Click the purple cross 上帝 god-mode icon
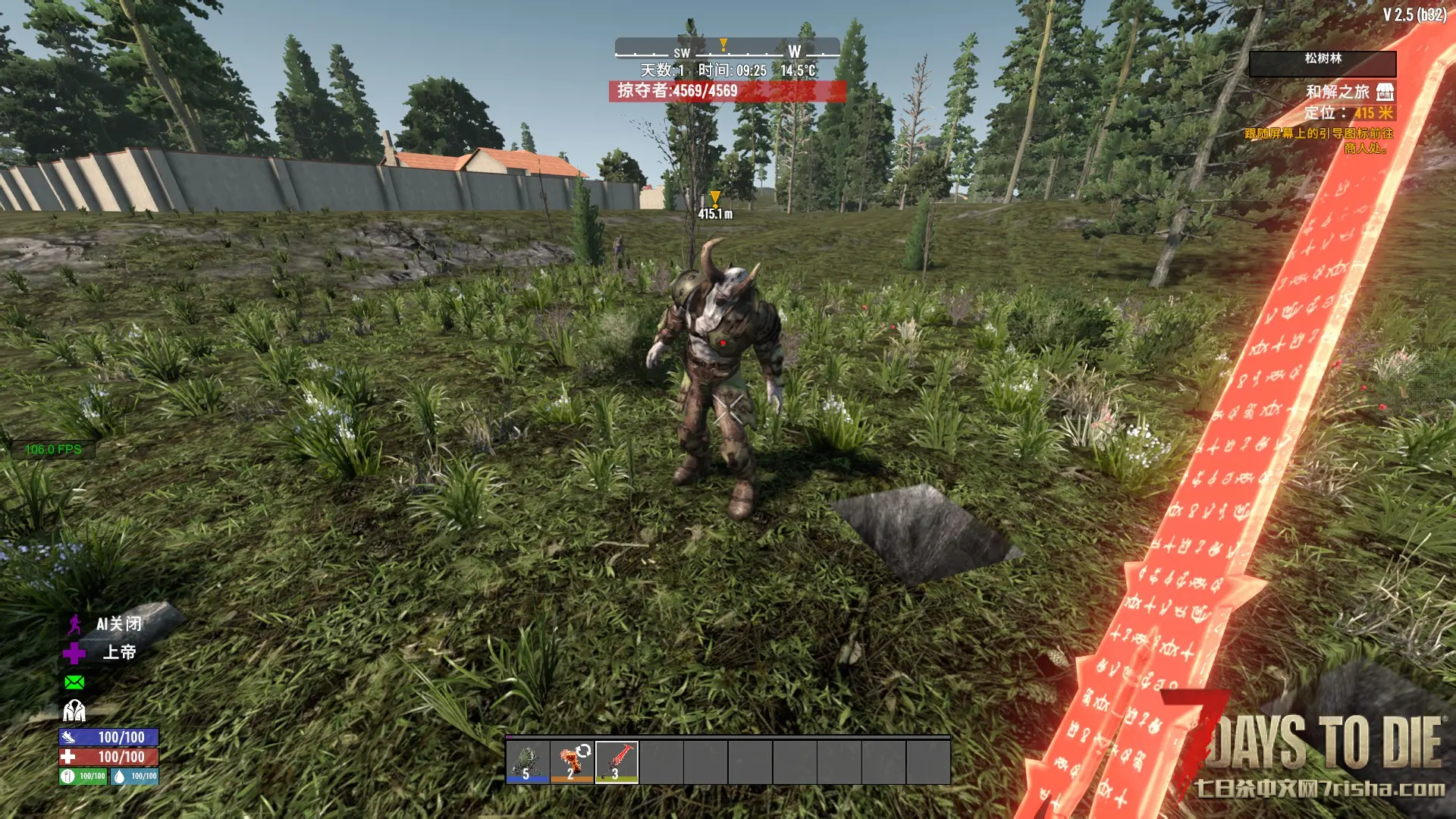1456x819 pixels. (x=74, y=653)
